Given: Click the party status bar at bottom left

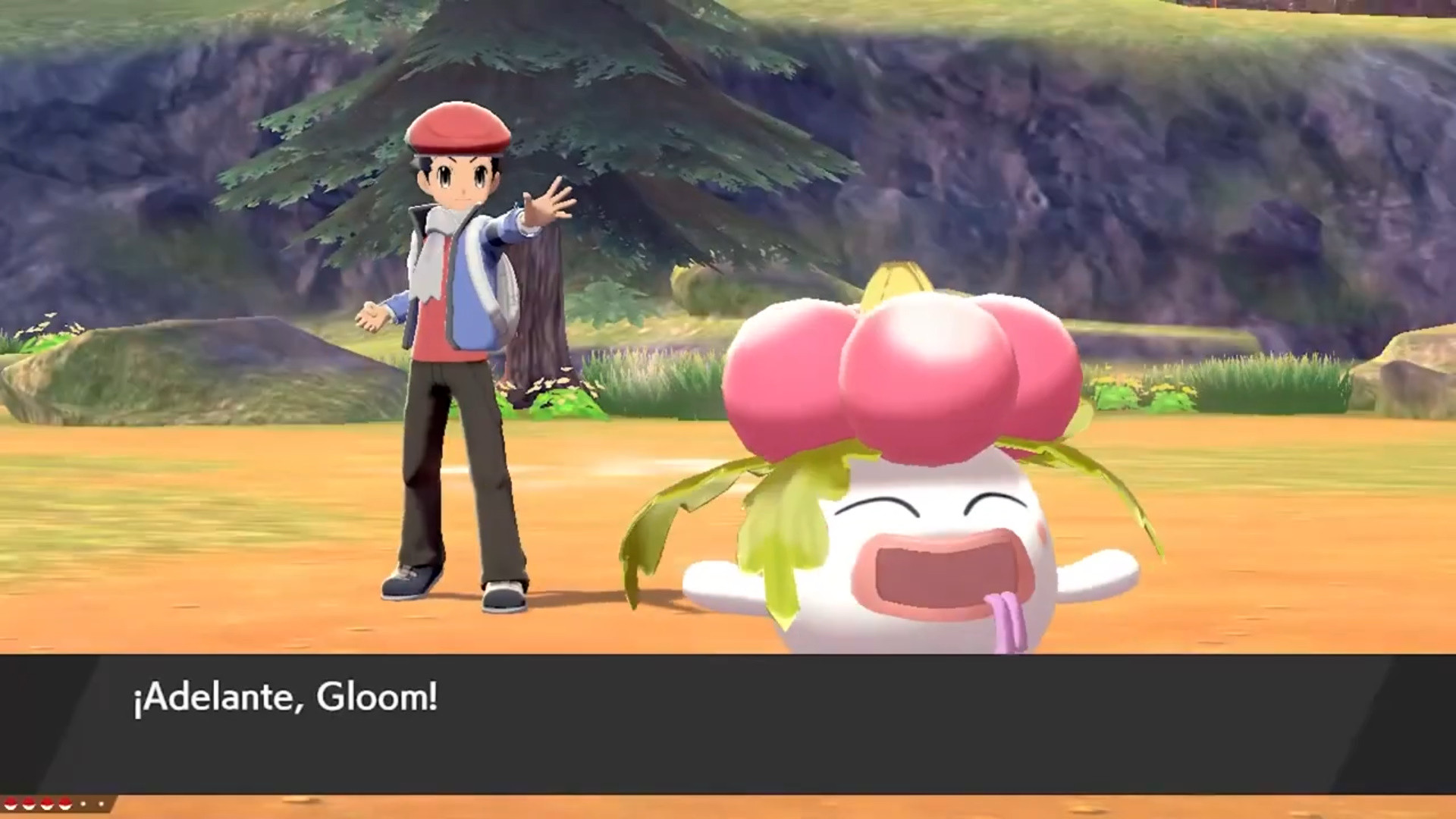Looking at the screenshot, I should coord(57,805).
